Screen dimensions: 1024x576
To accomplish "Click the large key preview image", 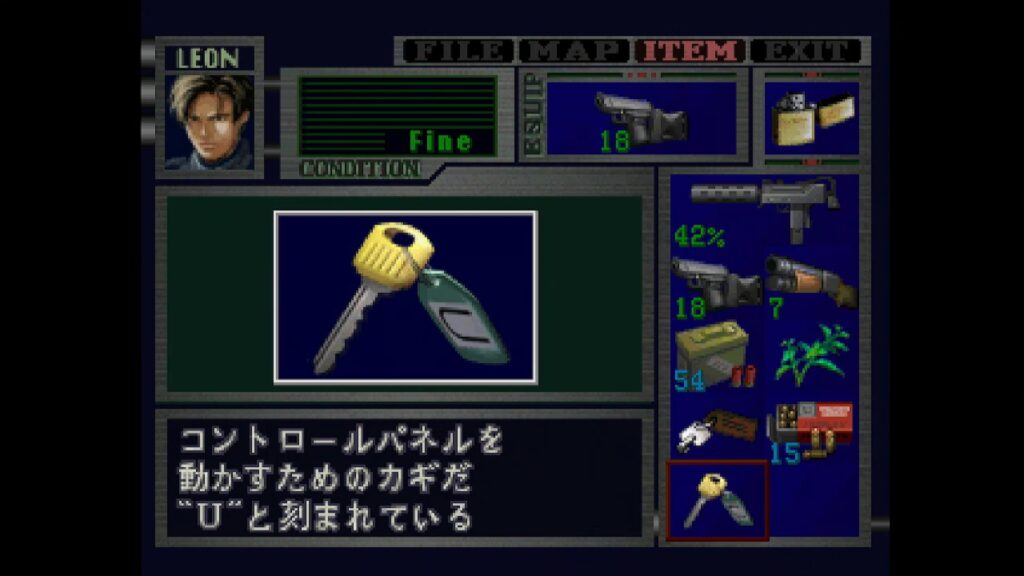I will pos(405,297).
